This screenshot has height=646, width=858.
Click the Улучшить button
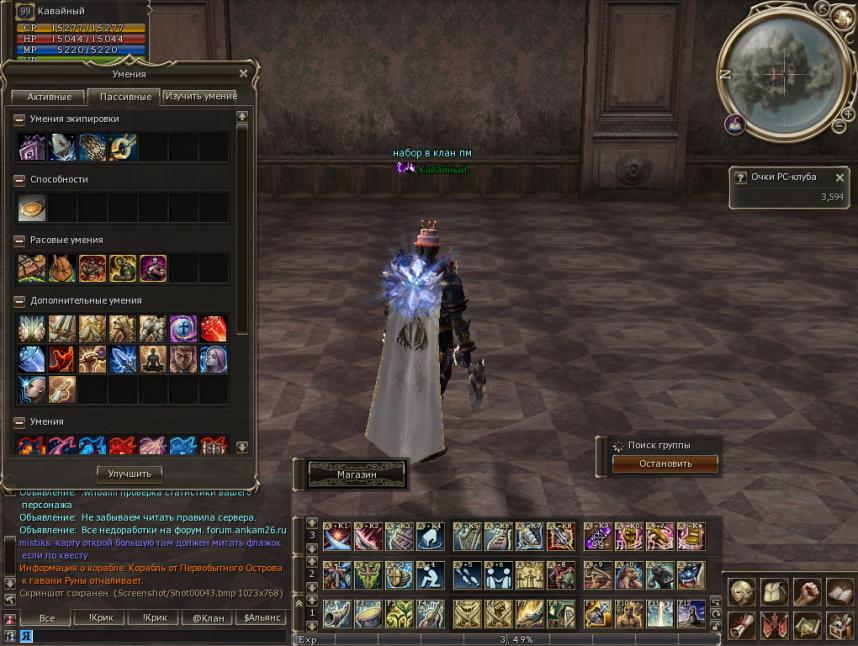pos(129,473)
